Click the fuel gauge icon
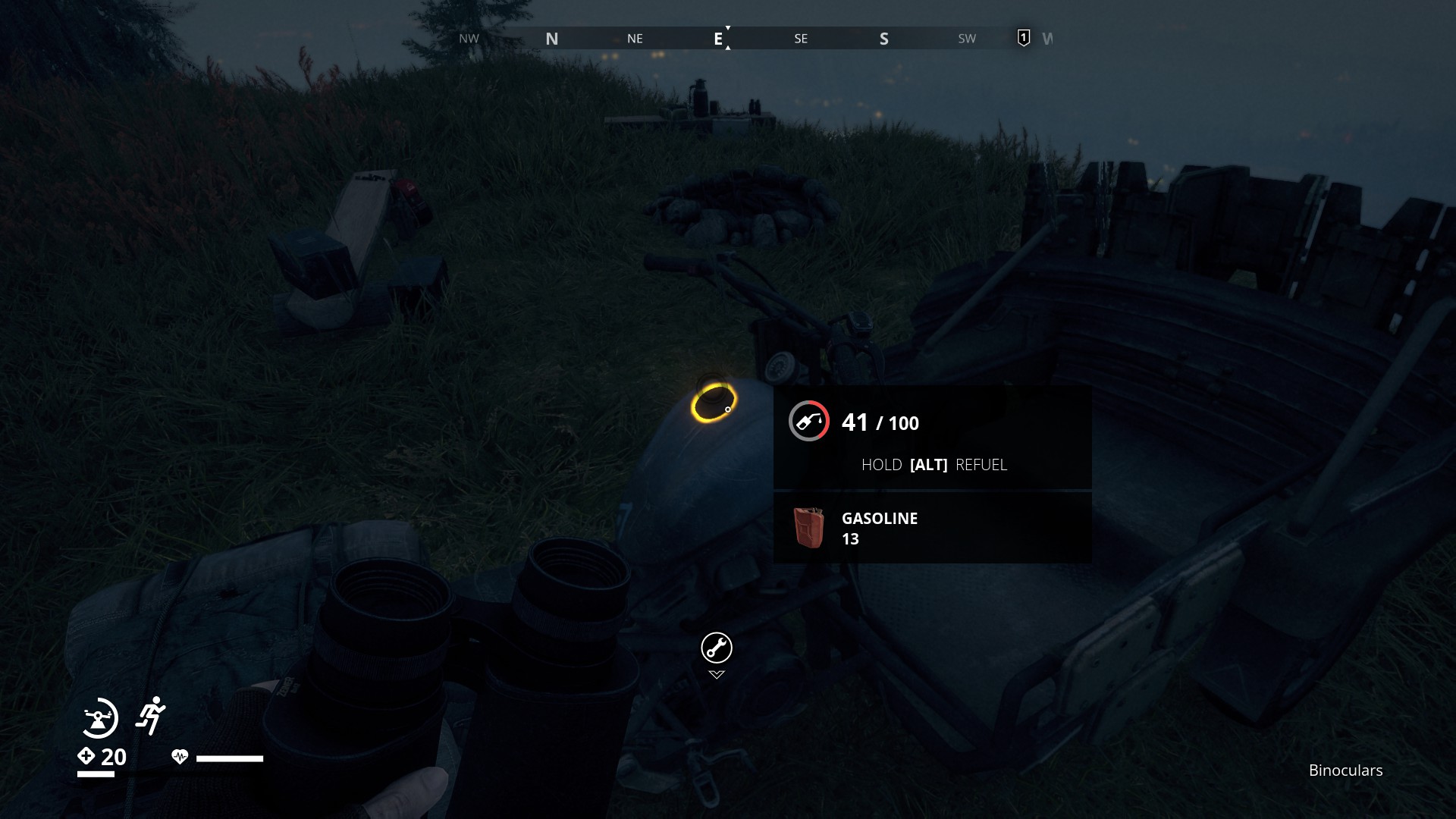The width and height of the screenshot is (1456, 819). (x=808, y=421)
